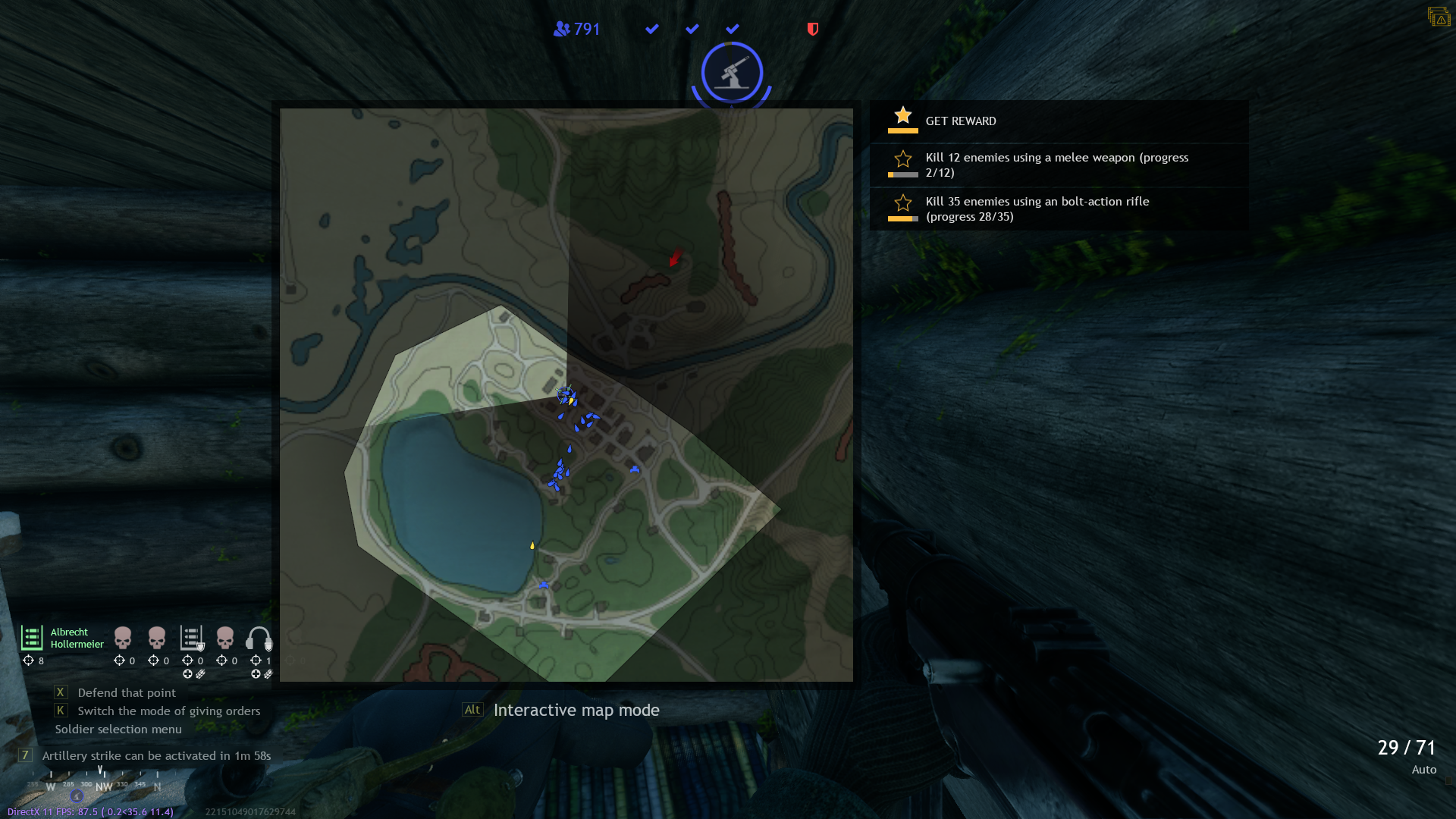This screenshot has width=1456, height=819.
Task: Open the Soldier selection menu
Action: [x=118, y=730]
